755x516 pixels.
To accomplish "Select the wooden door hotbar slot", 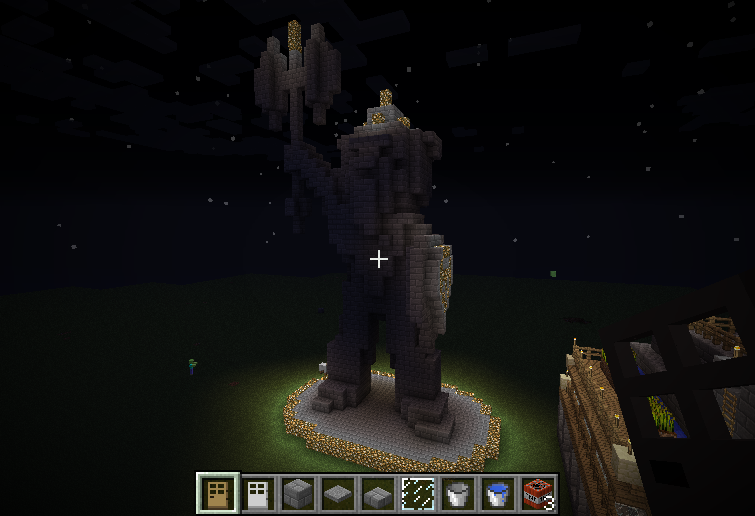I will pyautogui.click(x=216, y=492).
